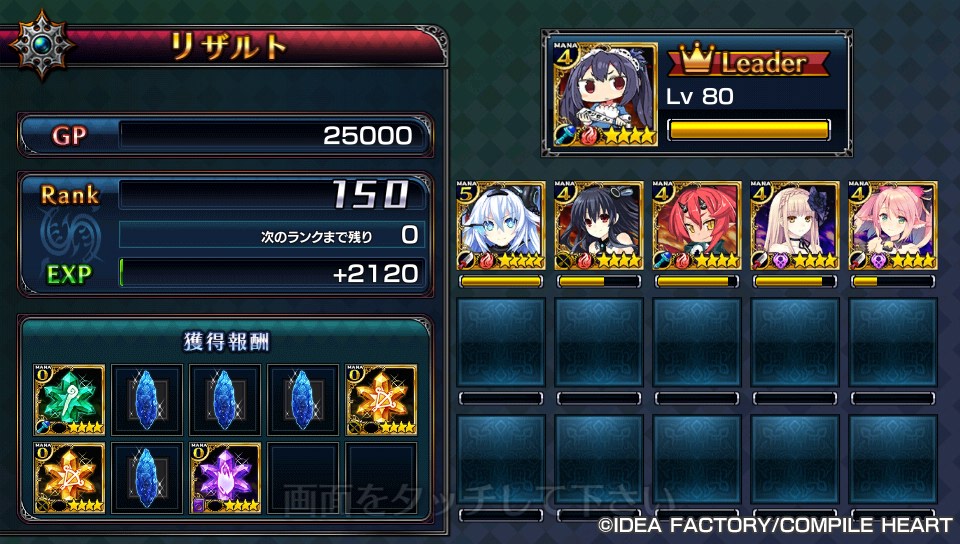Choose the blonde-haired party member card
The image size is (960, 544).
[x=795, y=226]
